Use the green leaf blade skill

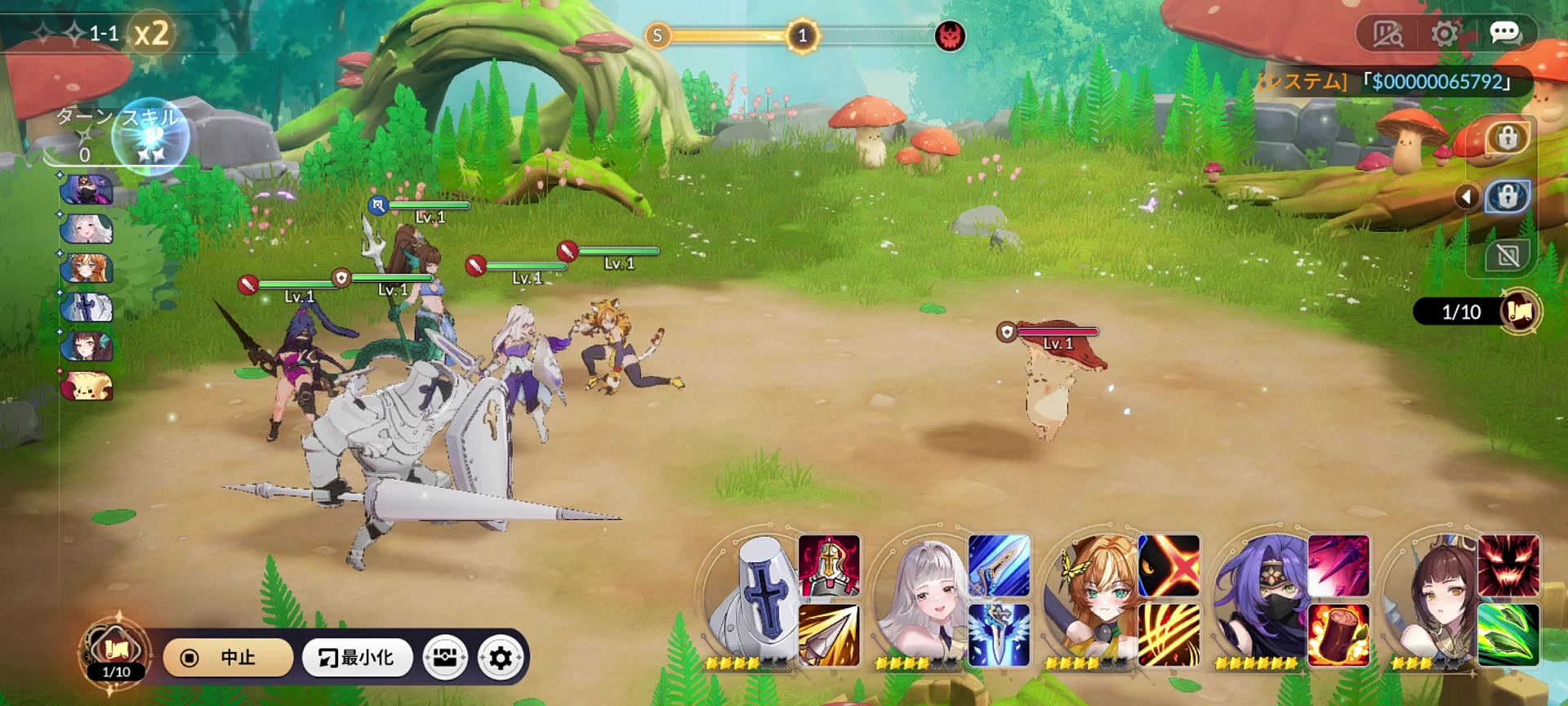1508,635
